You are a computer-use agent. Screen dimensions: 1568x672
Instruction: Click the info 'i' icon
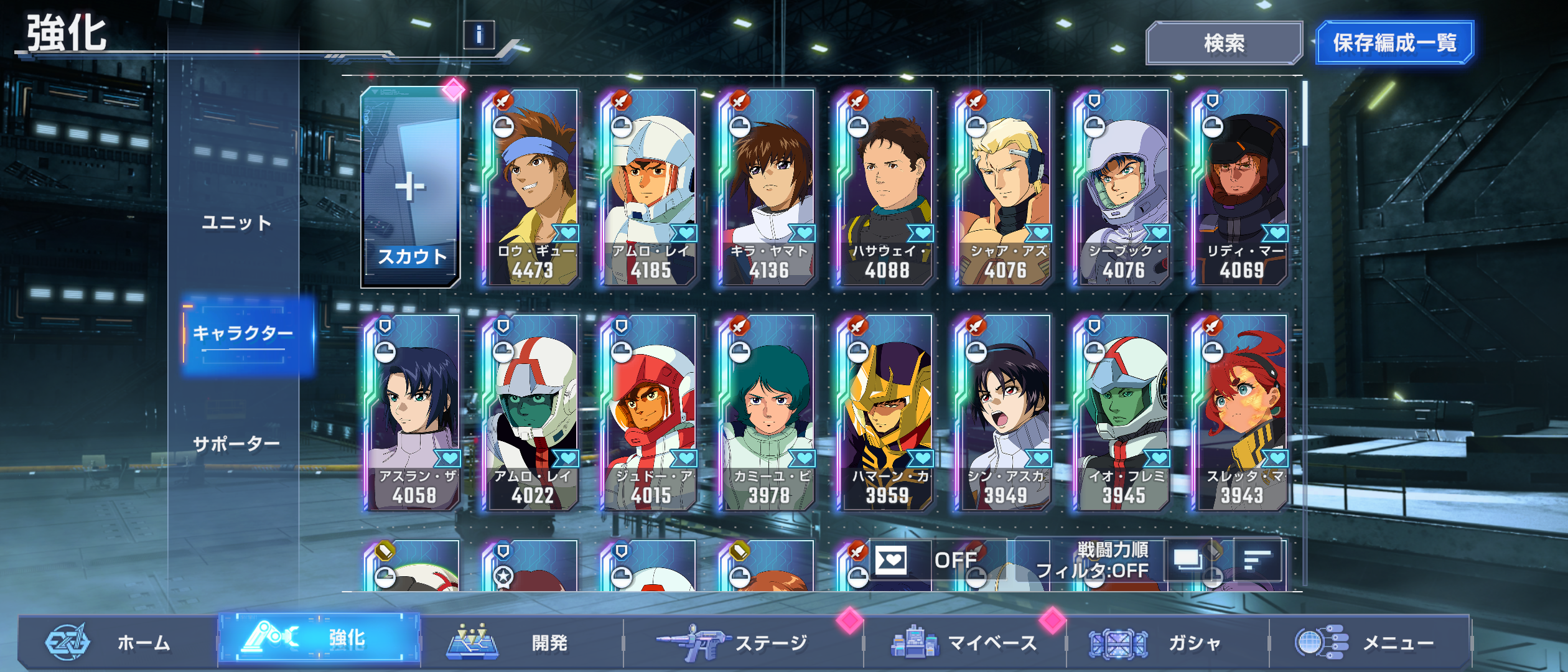[x=478, y=35]
